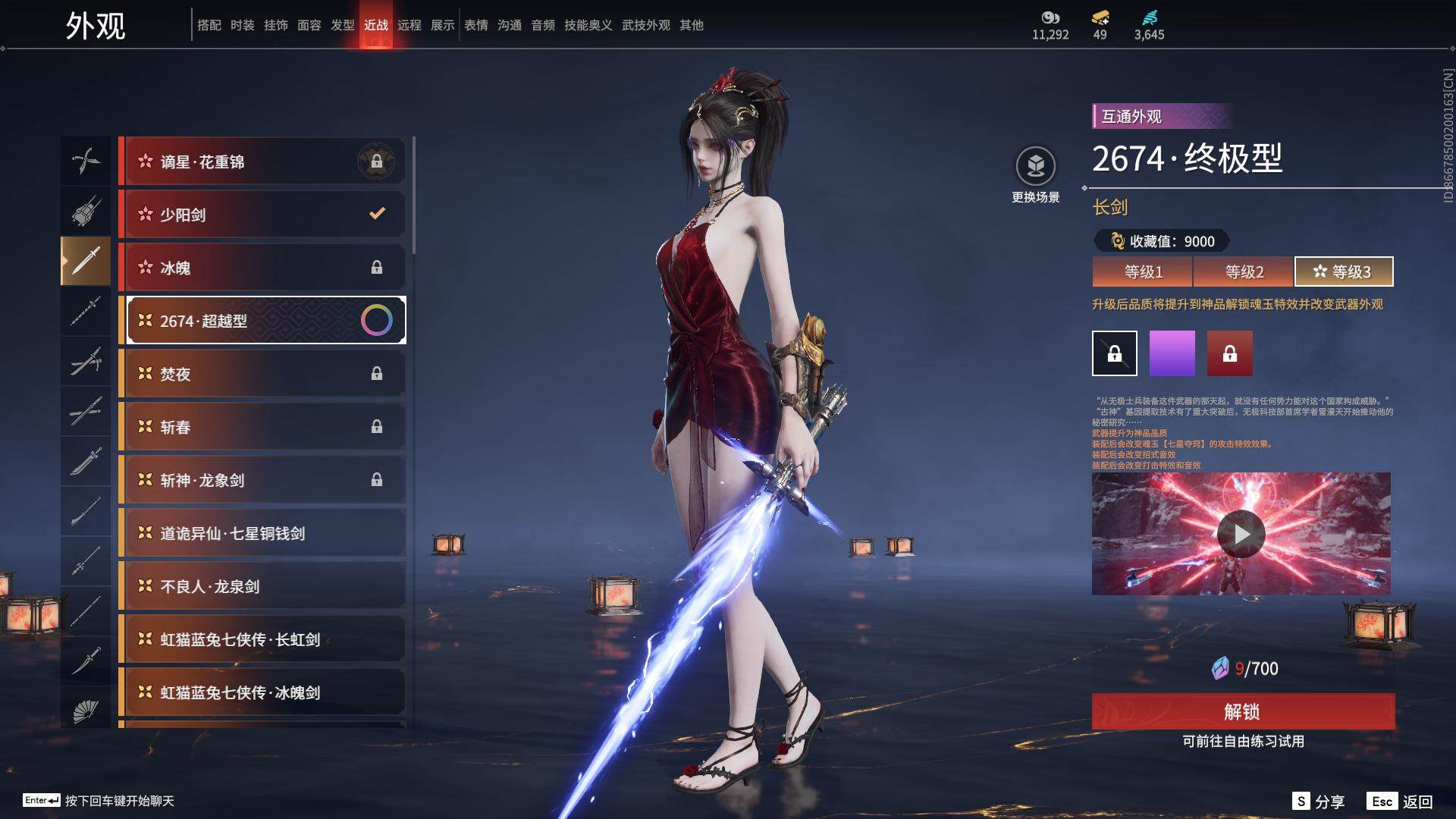Click the 分享 share button
The height and width of the screenshot is (819, 1456).
pos(1318,802)
